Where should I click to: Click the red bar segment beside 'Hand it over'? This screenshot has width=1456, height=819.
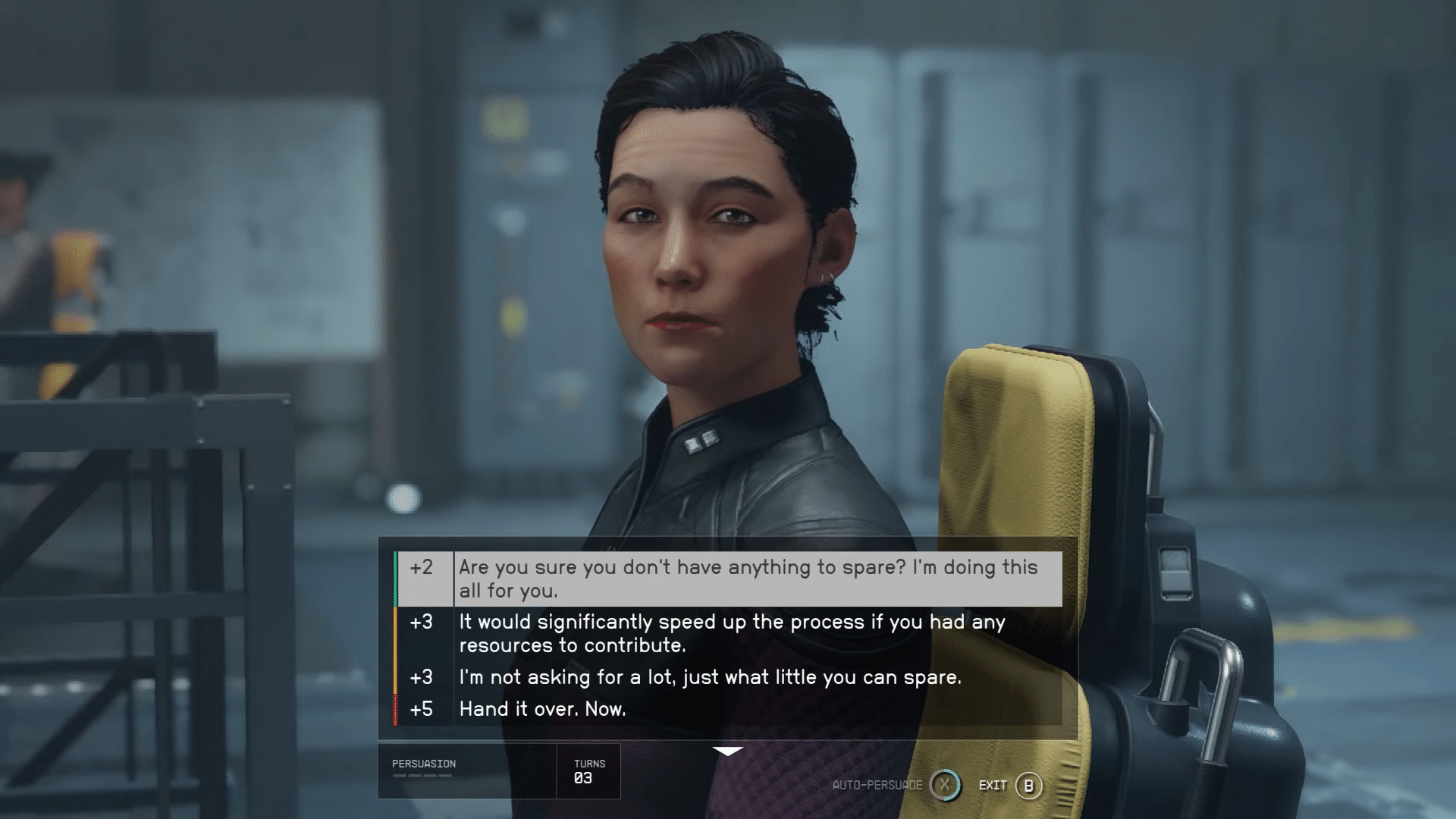click(x=397, y=709)
